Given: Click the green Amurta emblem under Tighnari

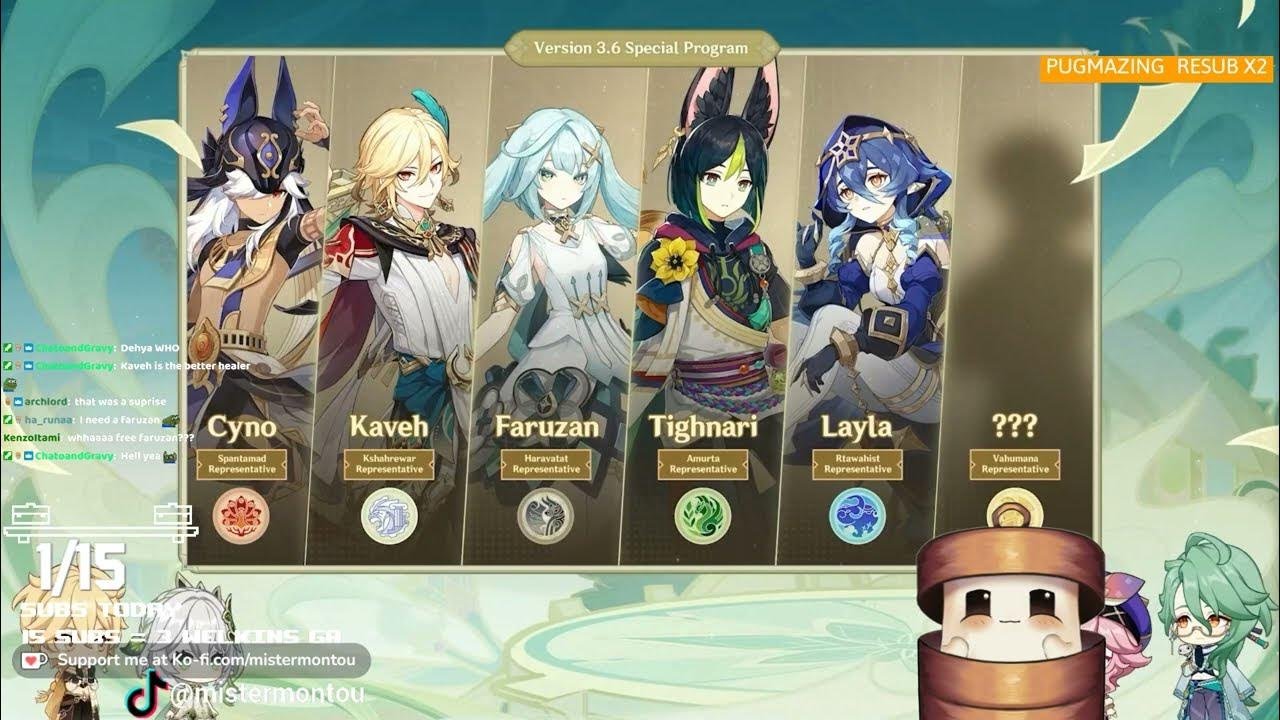Looking at the screenshot, I should (702, 515).
